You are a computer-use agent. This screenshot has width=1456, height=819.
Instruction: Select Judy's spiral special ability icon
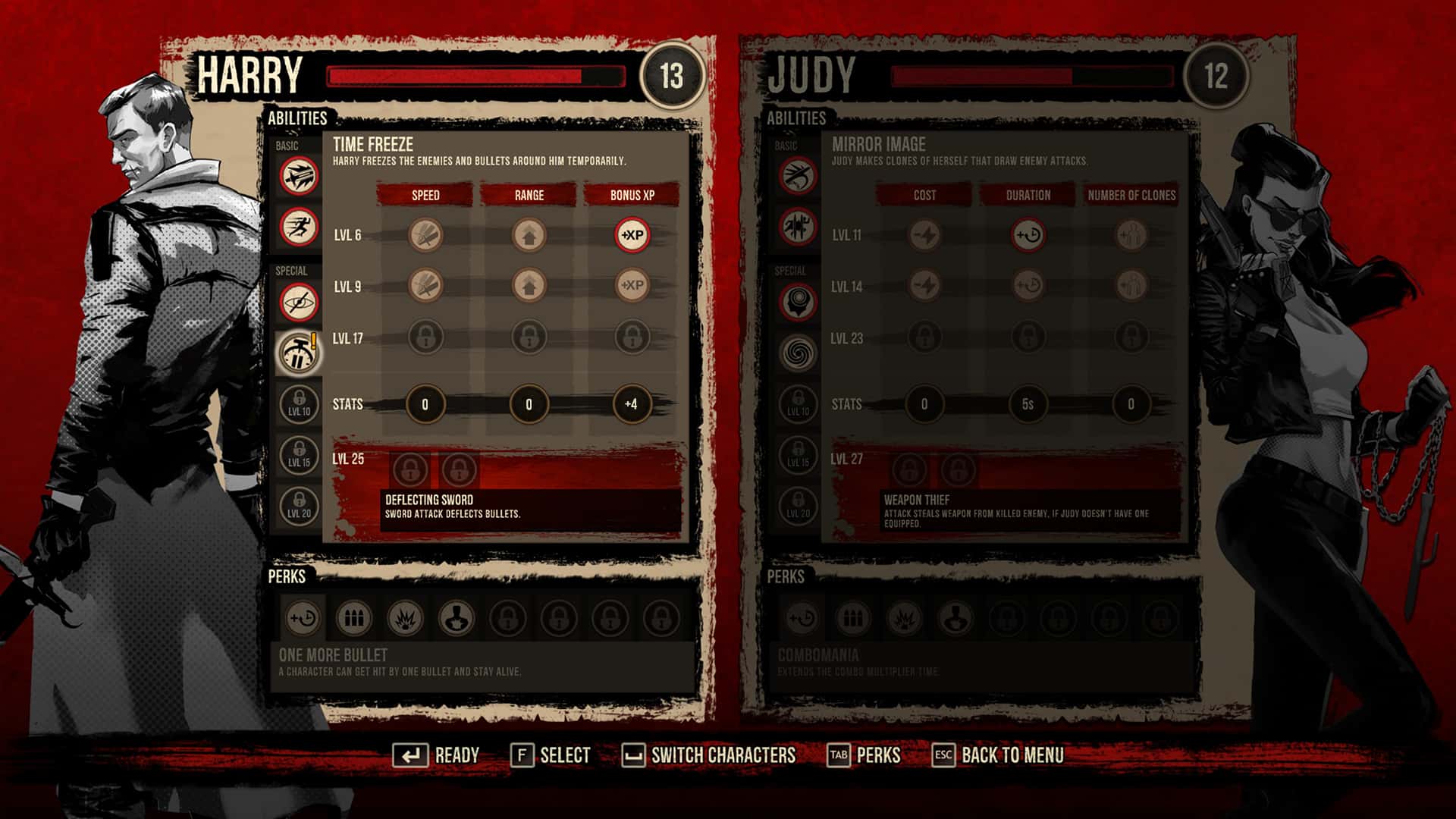coord(798,353)
